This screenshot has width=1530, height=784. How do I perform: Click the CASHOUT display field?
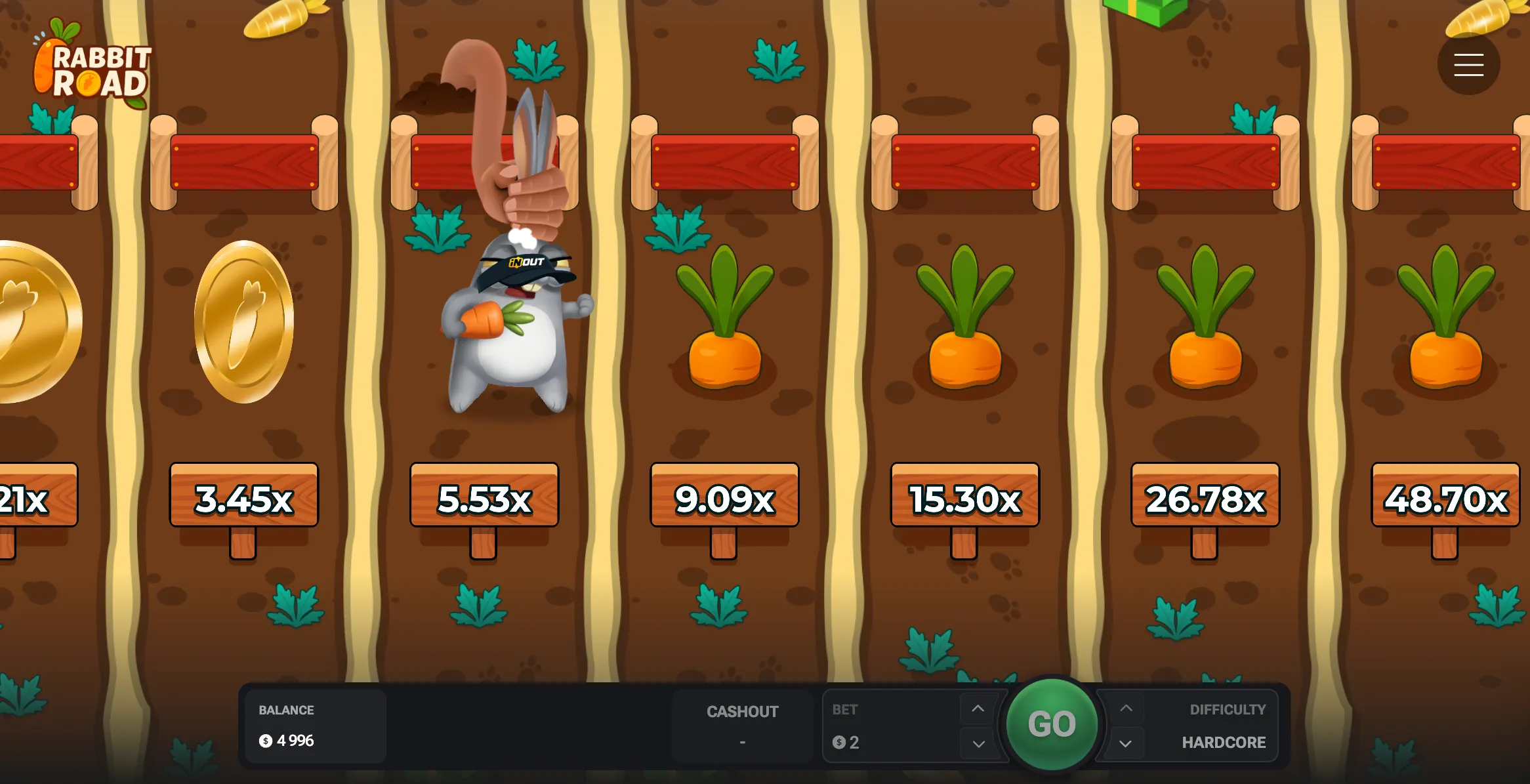[742, 726]
